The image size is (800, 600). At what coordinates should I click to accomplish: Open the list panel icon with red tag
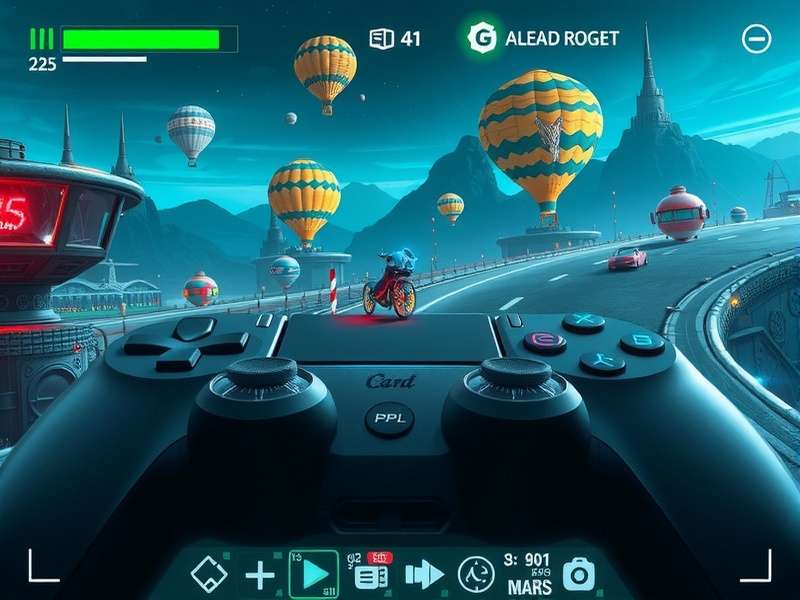point(371,575)
